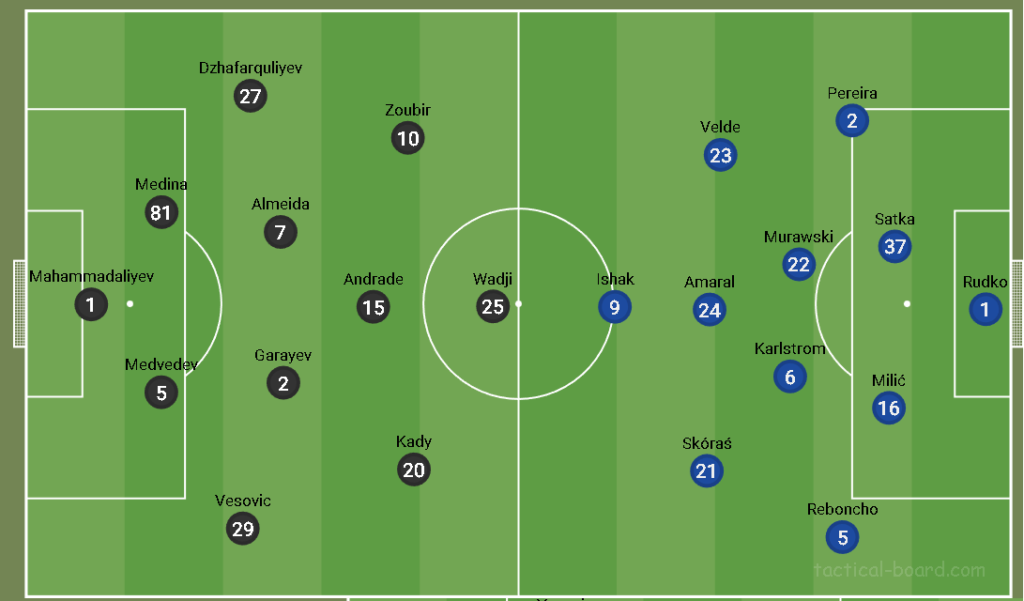
Task: Pick Zoubir's number 10 marker
Action: pos(408,138)
